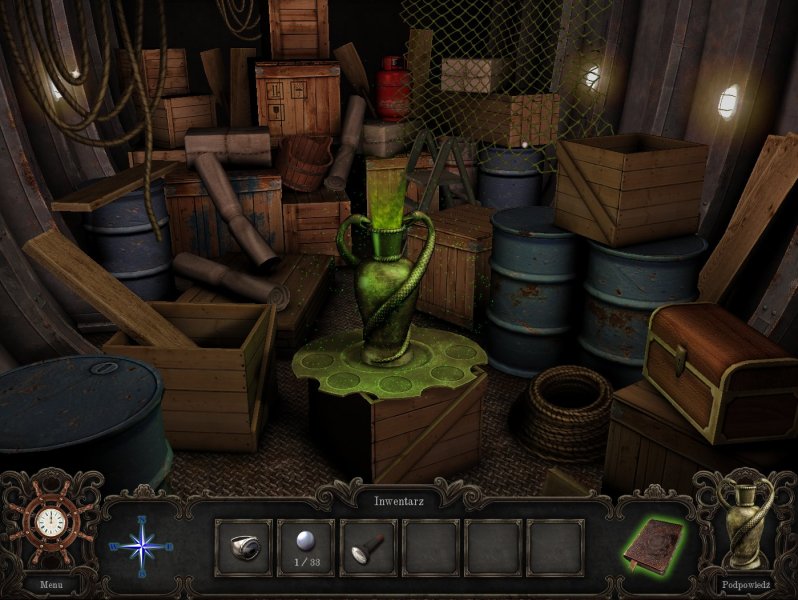Select the silver ring inventory slot
The width and height of the screenshot is (798, 600).
pyautogui.click(x=243, y=546)
